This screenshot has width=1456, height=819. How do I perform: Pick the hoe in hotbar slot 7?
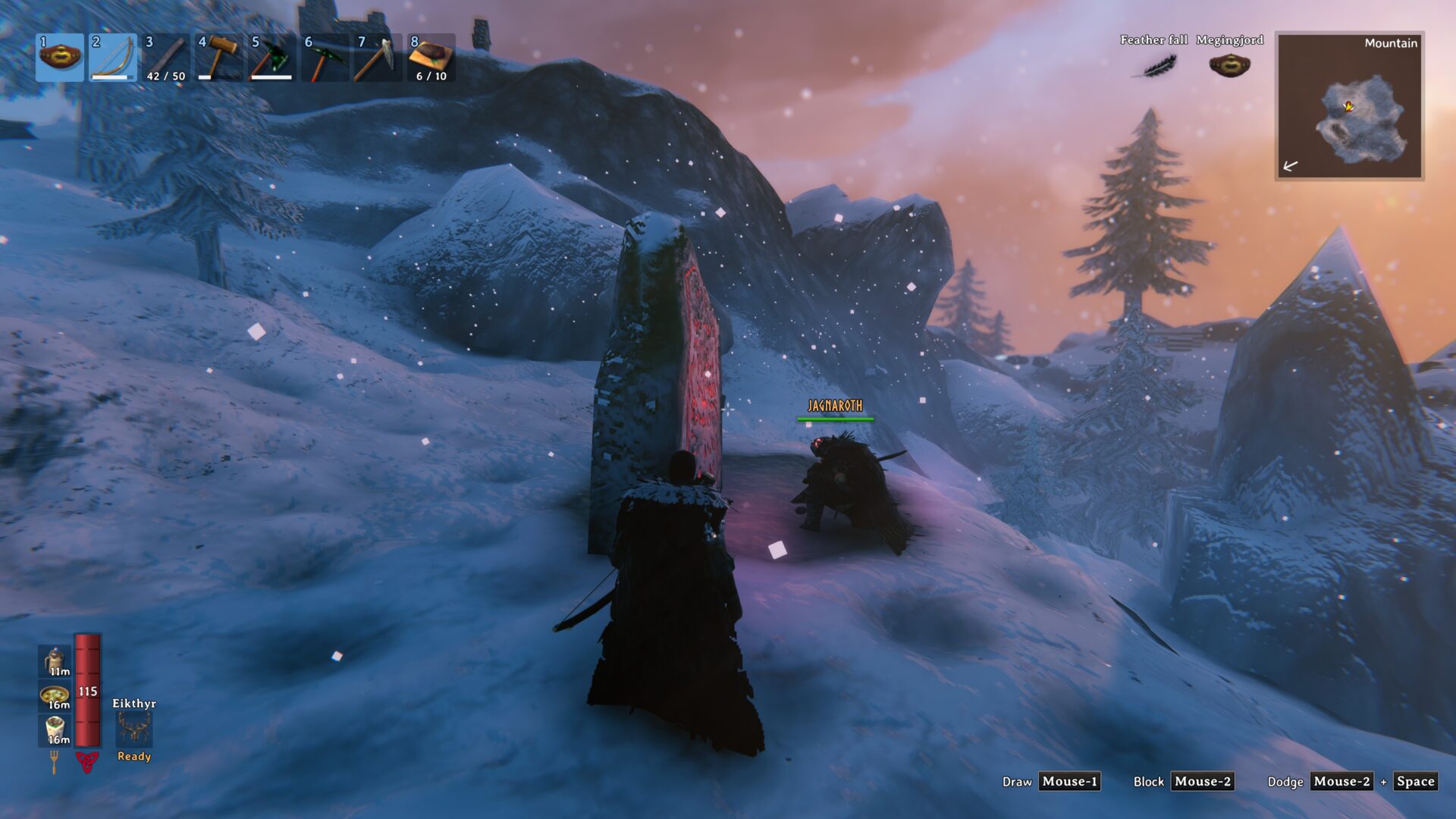[378, 58]
